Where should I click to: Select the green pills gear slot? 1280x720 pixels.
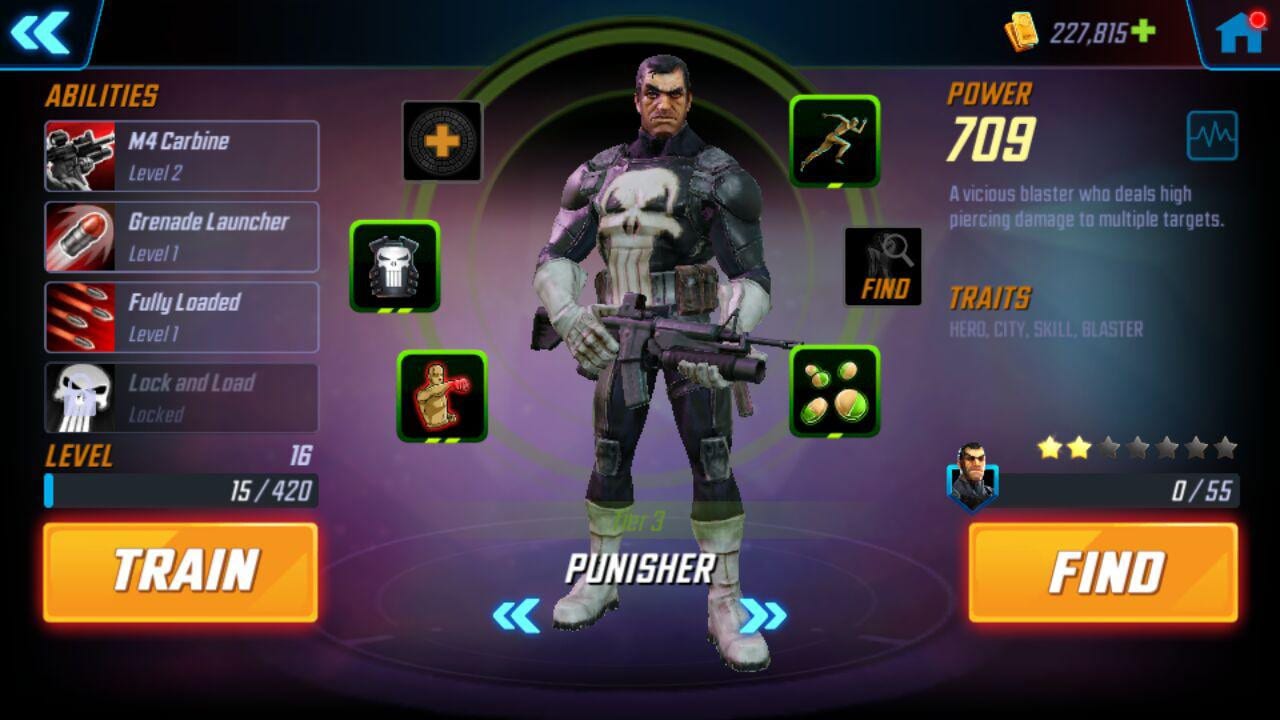[x=834, y=391]
